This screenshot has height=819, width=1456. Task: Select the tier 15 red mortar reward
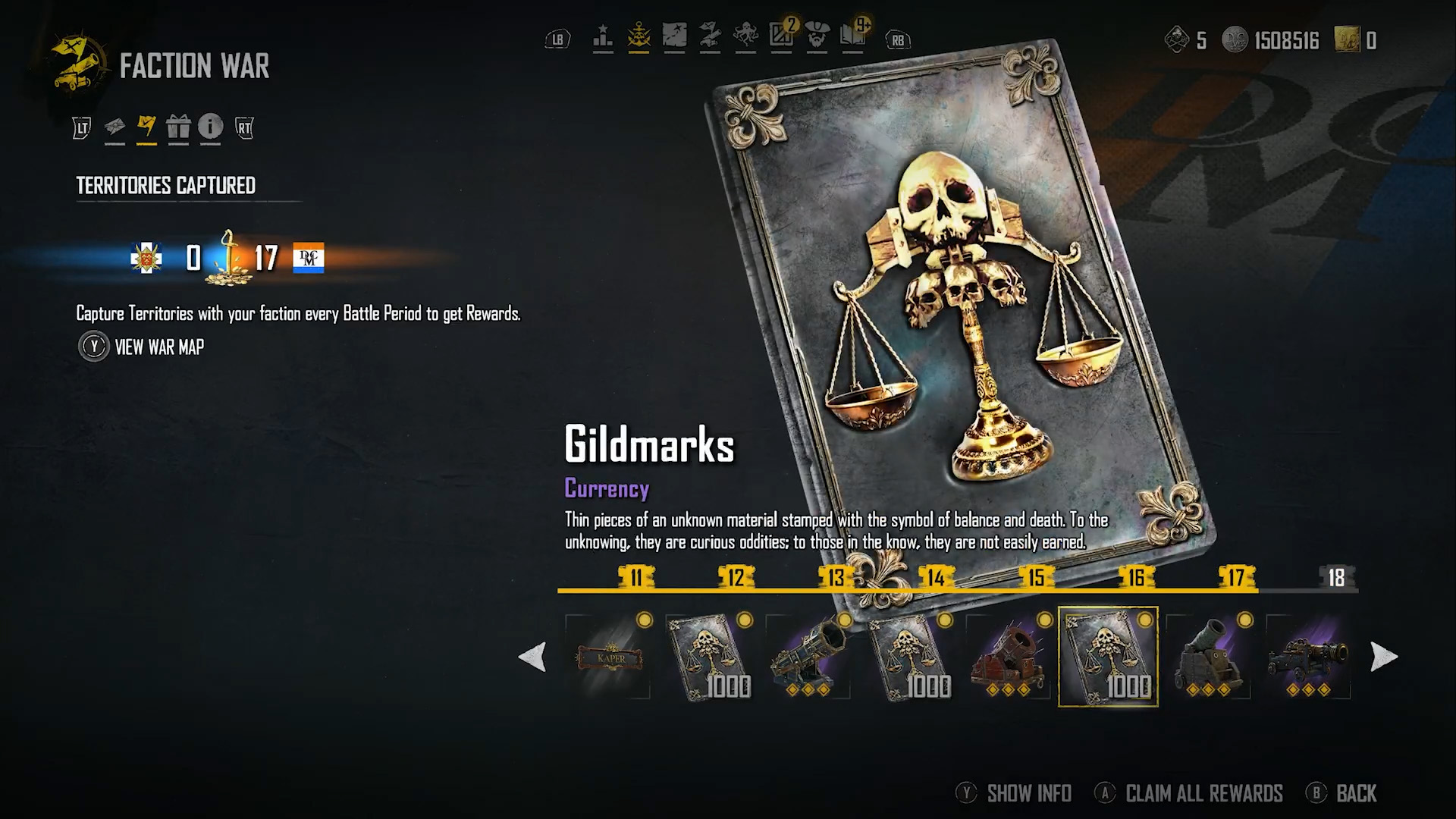(x=1009, y=657)
